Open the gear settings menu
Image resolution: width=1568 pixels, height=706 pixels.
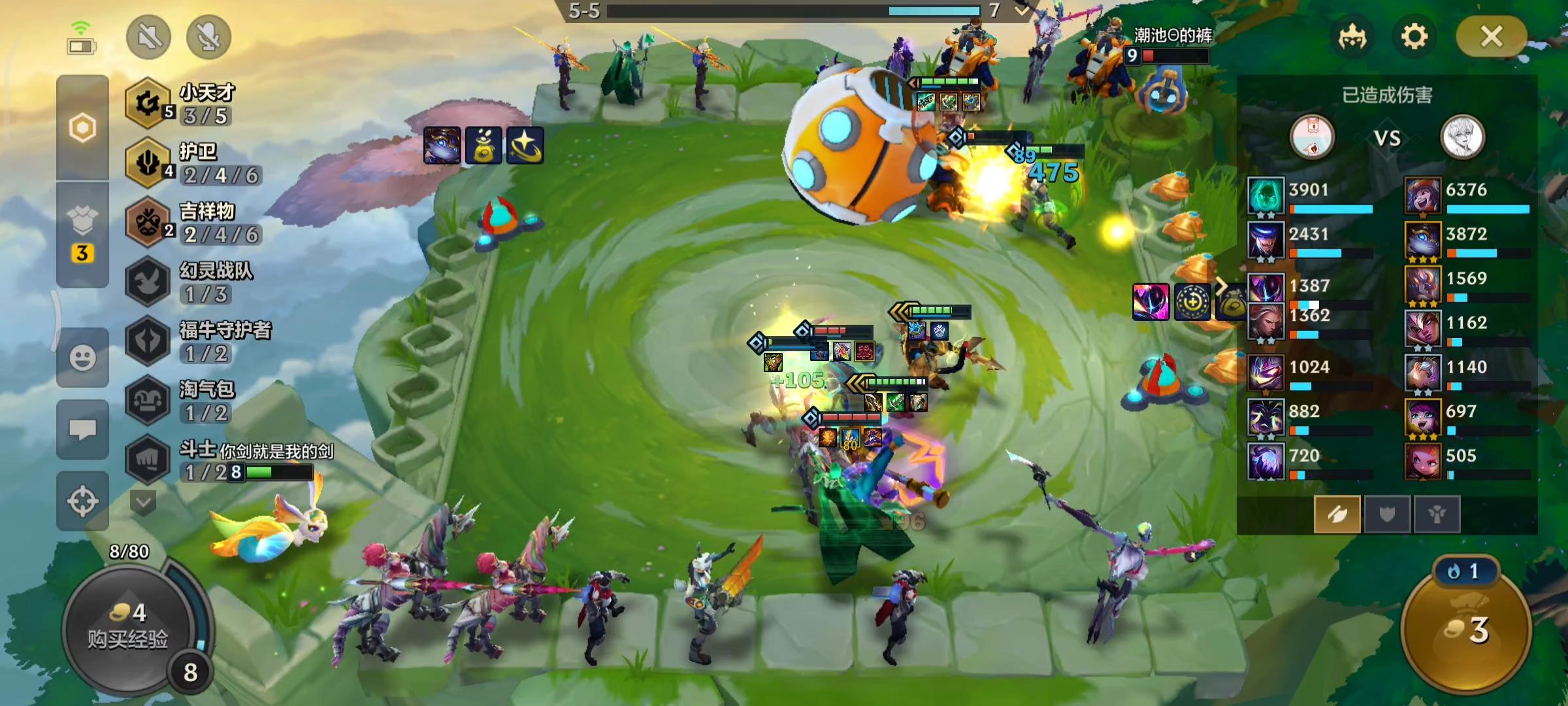coord(1414,37)
